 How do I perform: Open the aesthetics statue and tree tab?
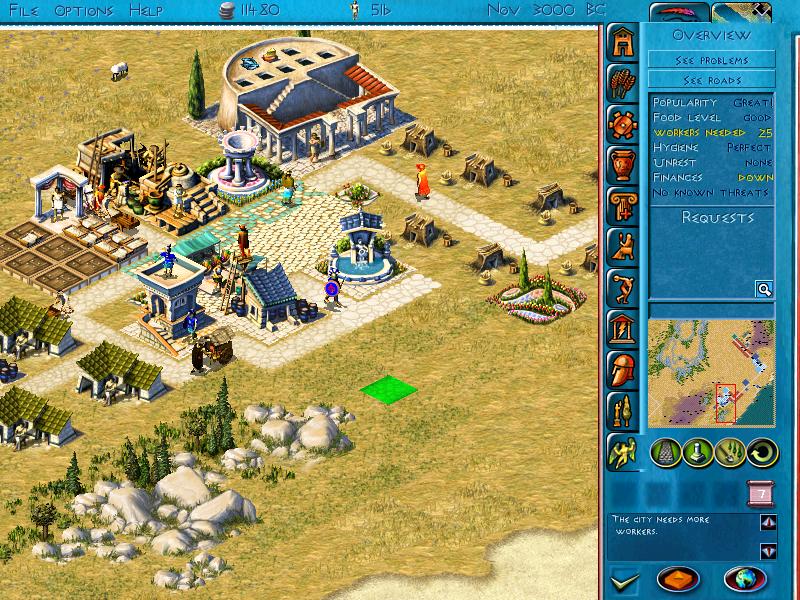[625, 409]
